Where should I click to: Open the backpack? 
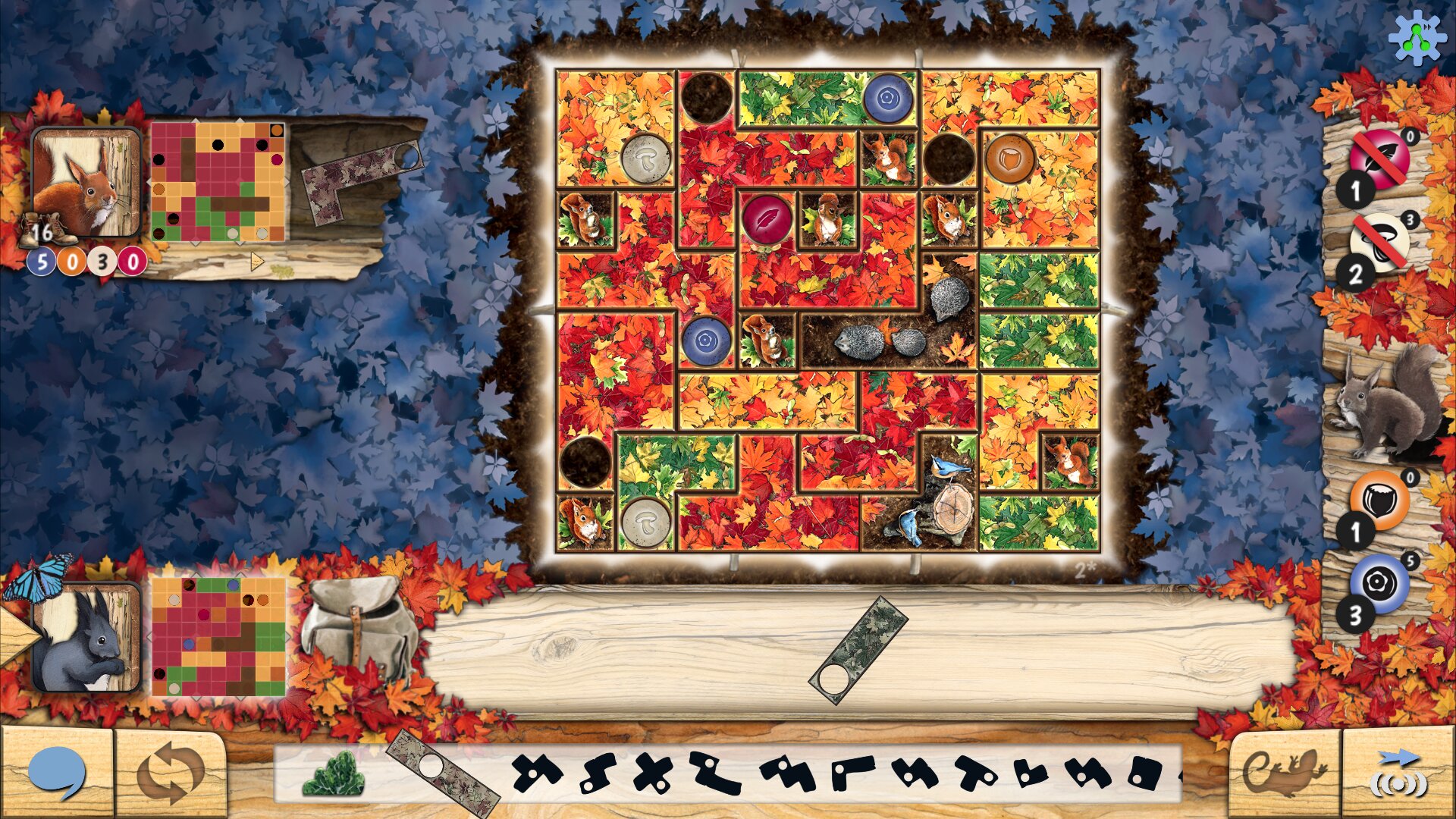tap(360, 628)
